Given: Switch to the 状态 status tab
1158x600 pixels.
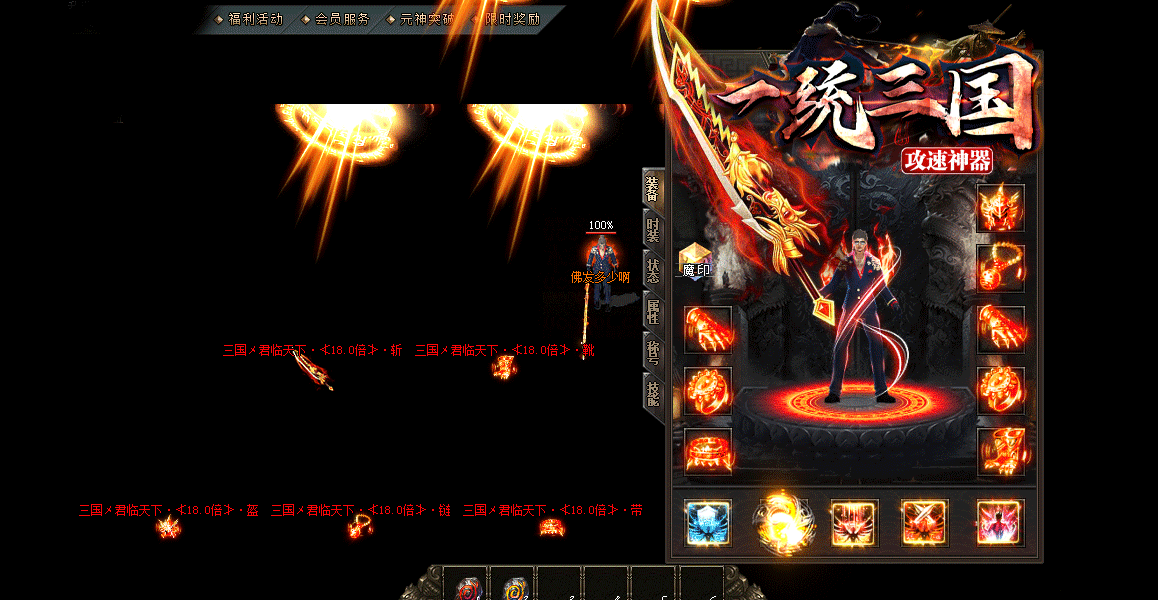Looking at the screenshot, I should click(652, 271).
